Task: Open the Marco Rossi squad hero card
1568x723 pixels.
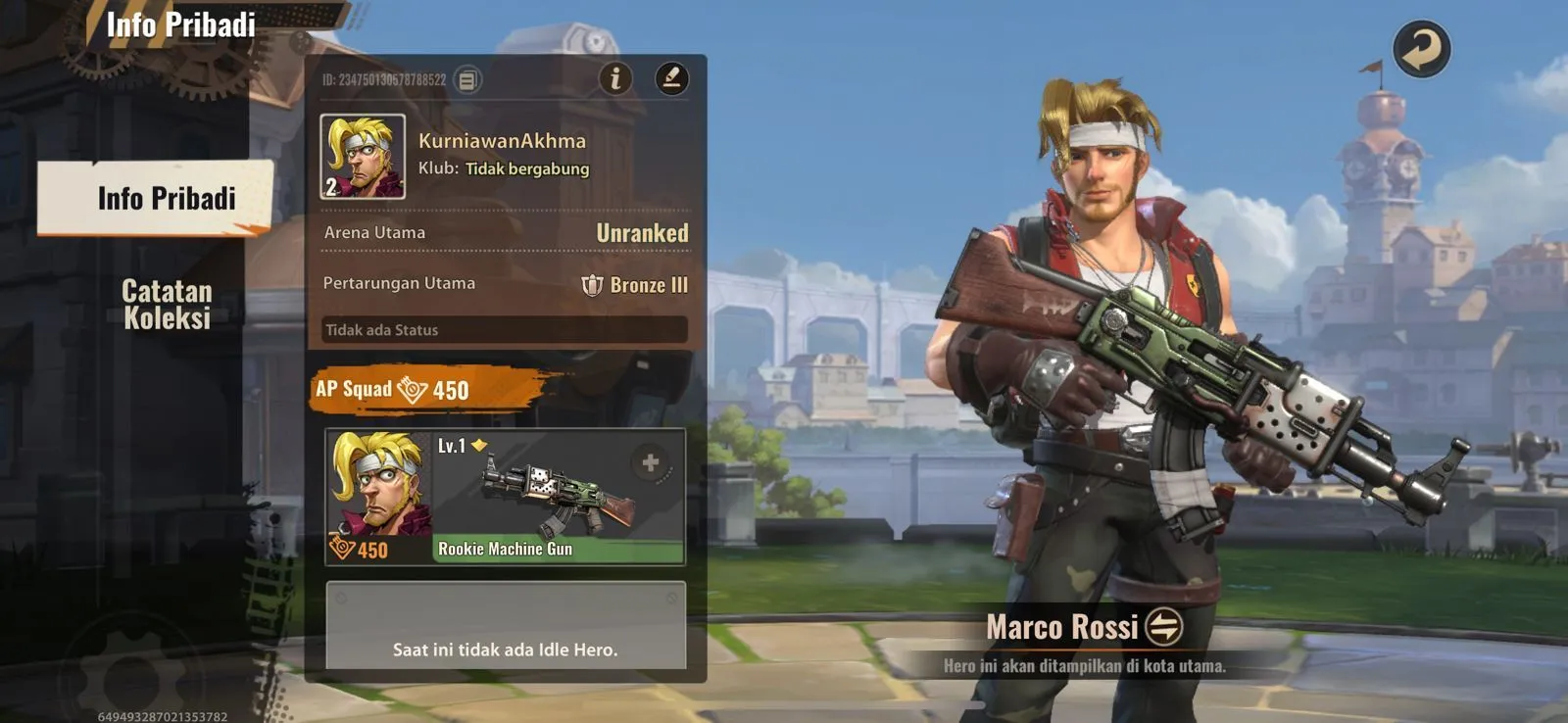Action: coord(379,497)
